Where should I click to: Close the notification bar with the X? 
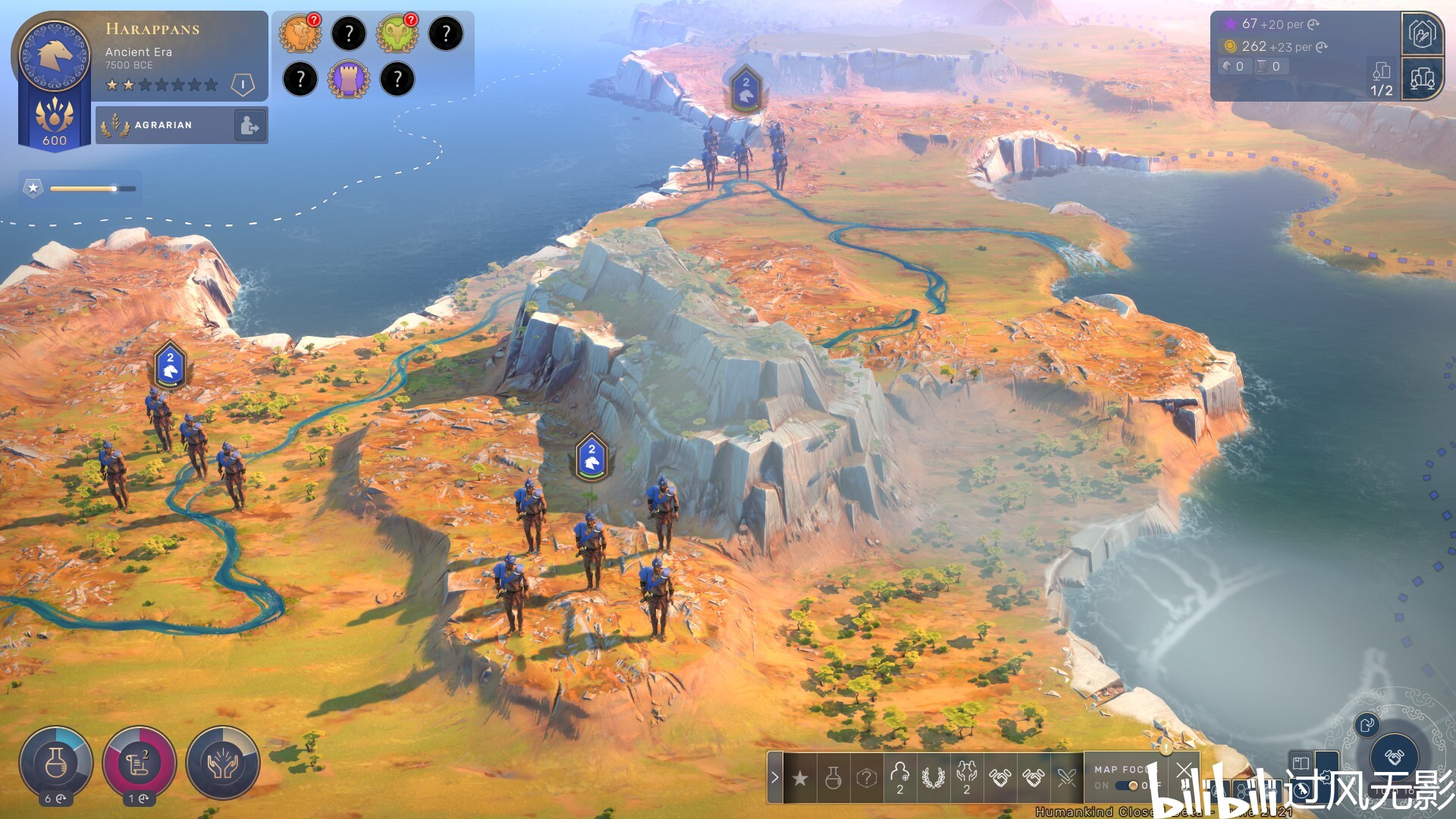tap(1185, 770)
